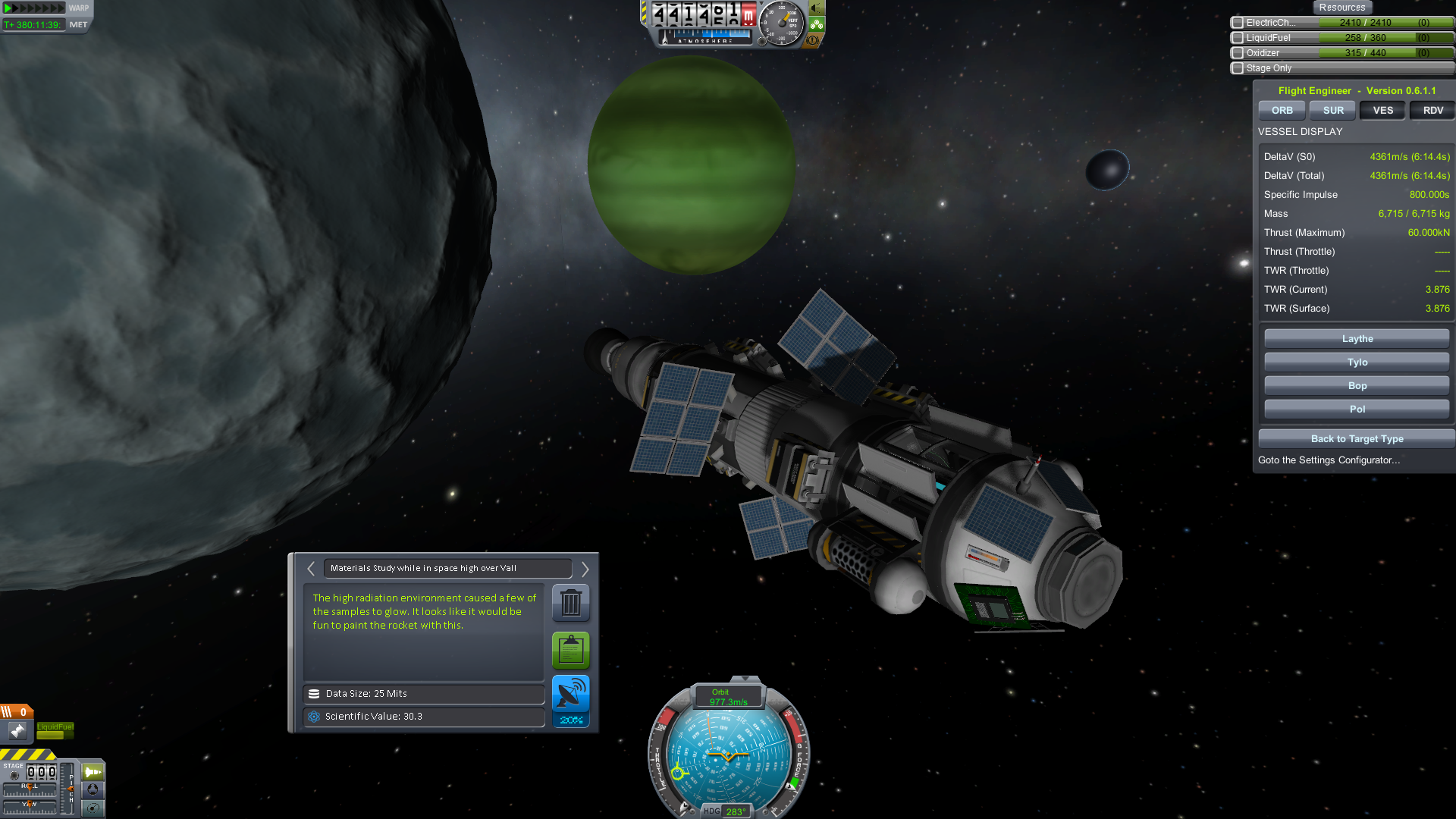The image size is (1456, 819).
Task: Transmit data with the blue antenna button
Action: [x=571, y=694]
